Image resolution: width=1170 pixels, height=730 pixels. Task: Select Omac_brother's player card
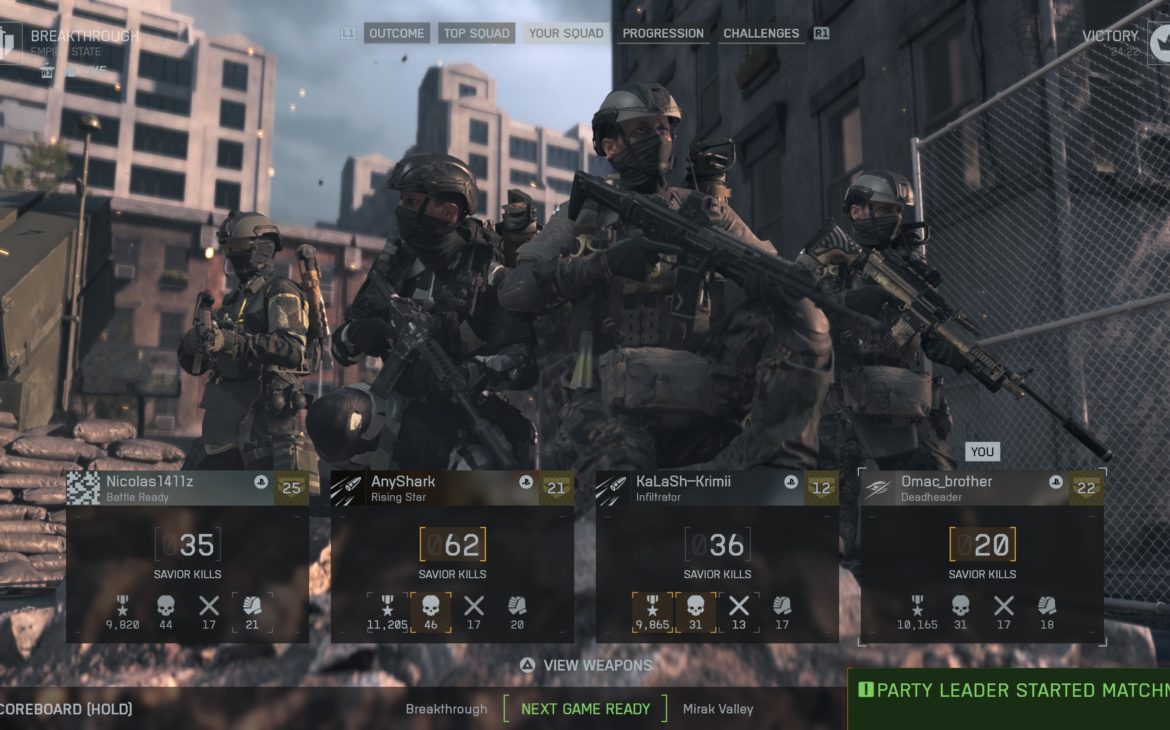pos(982,556)
